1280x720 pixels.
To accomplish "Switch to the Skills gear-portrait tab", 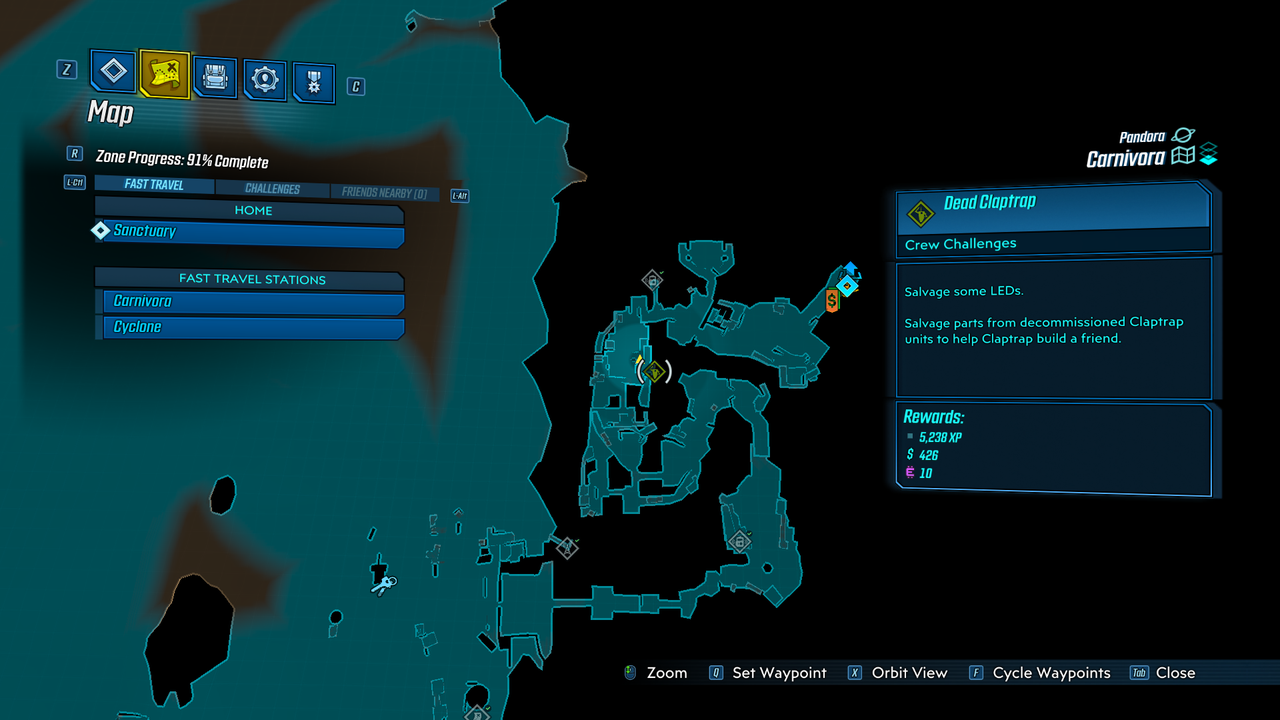I will 264,80.
